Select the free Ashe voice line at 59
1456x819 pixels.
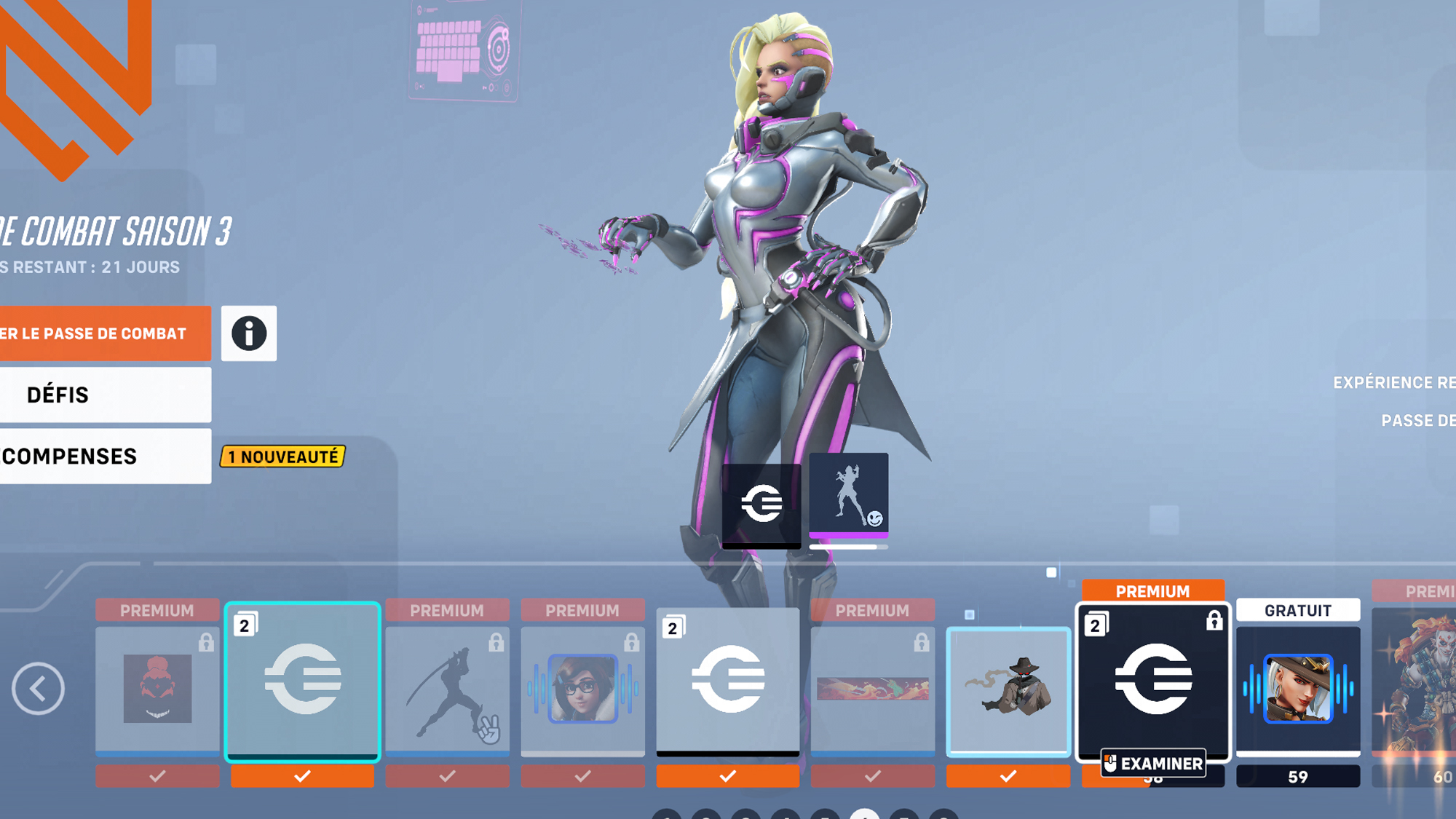pos(1298,688)
